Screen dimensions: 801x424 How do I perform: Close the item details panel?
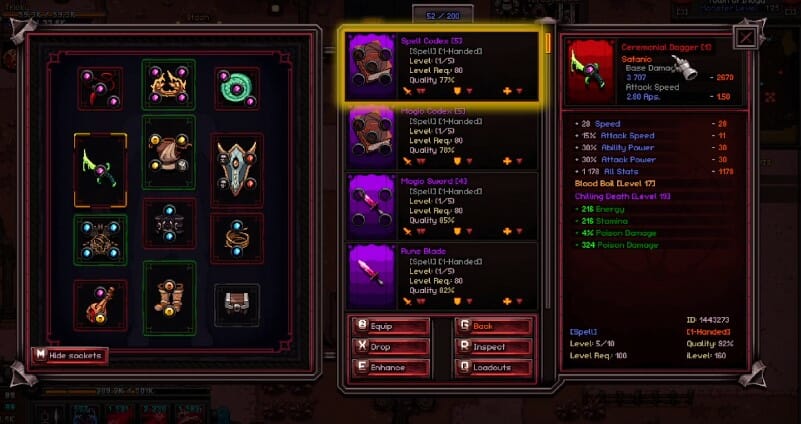[x=746, y=38]
